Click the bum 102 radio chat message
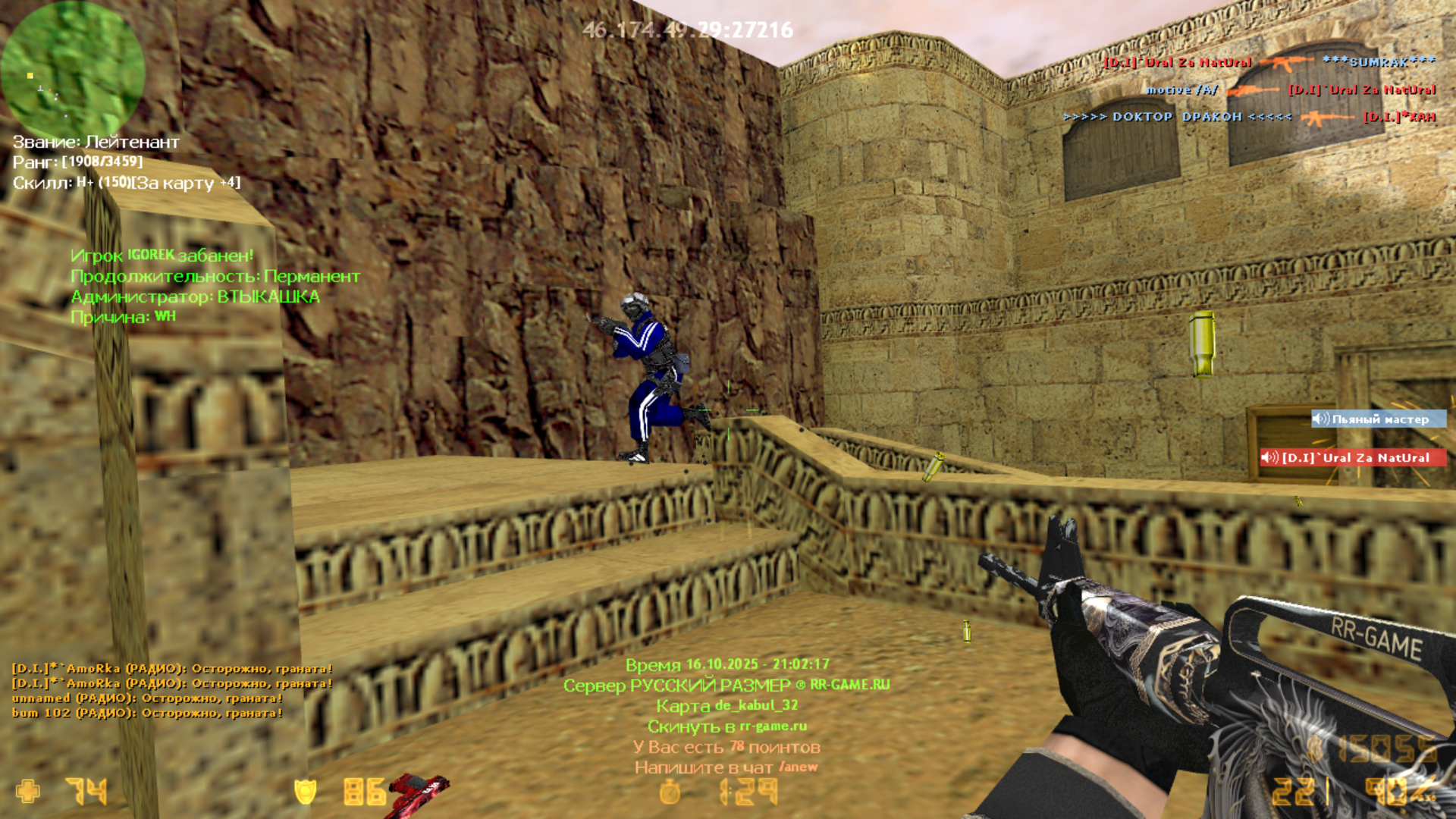The height and width of the screenshot is (819, 1456). point(147,713)
